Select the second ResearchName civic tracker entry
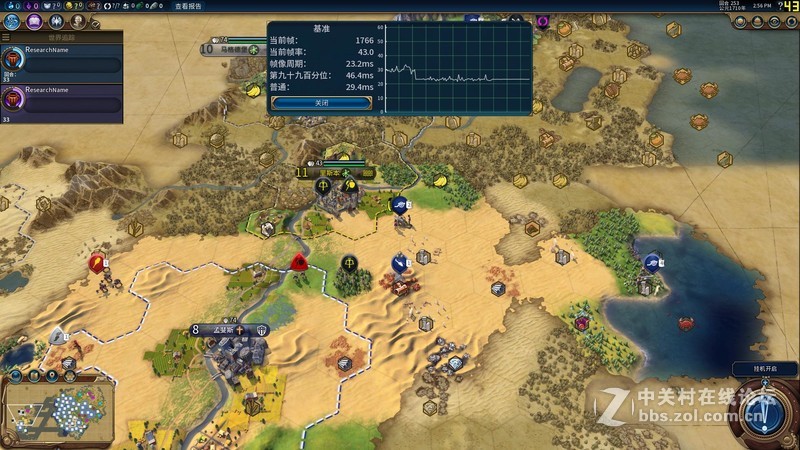 tap(62, 103)
